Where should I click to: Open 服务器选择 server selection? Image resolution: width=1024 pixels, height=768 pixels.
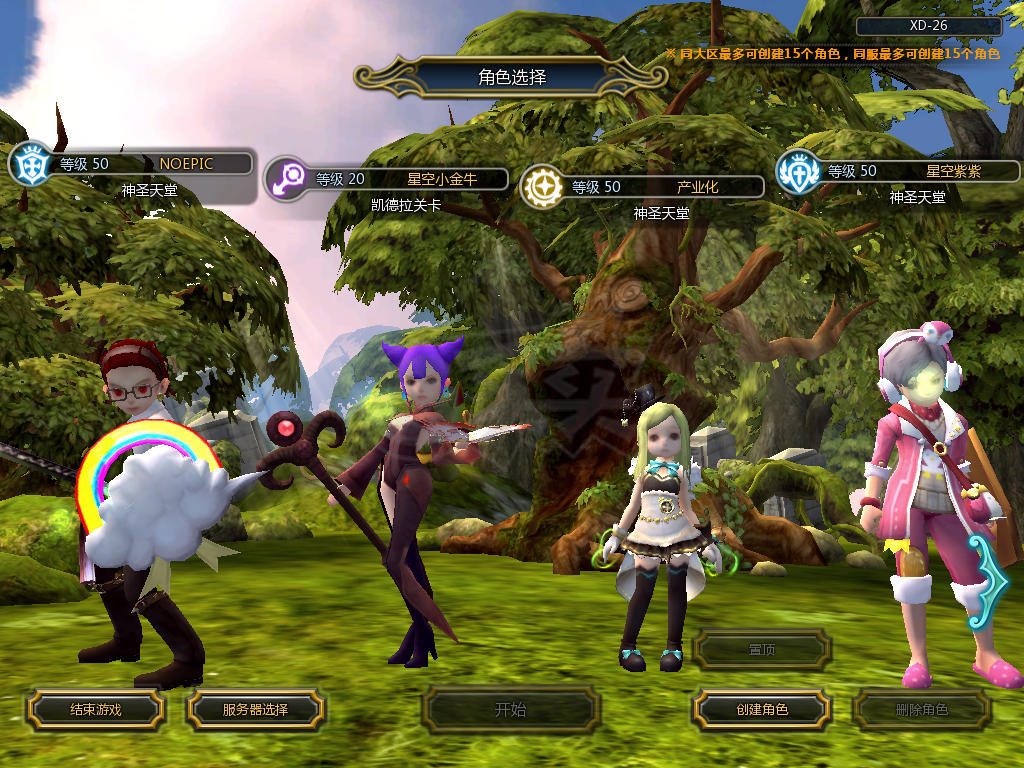point(255,709)
